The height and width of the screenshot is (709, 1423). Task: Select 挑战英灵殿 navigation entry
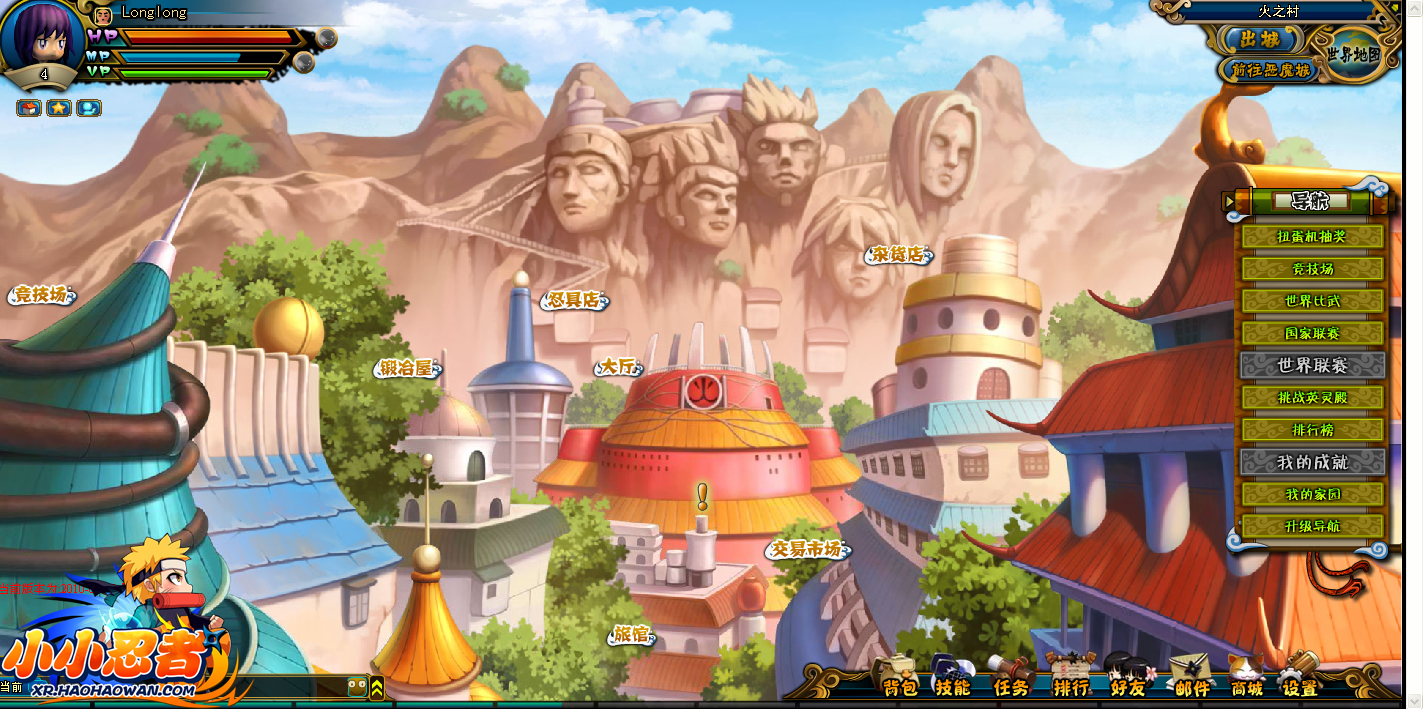tap(1312, 397)
